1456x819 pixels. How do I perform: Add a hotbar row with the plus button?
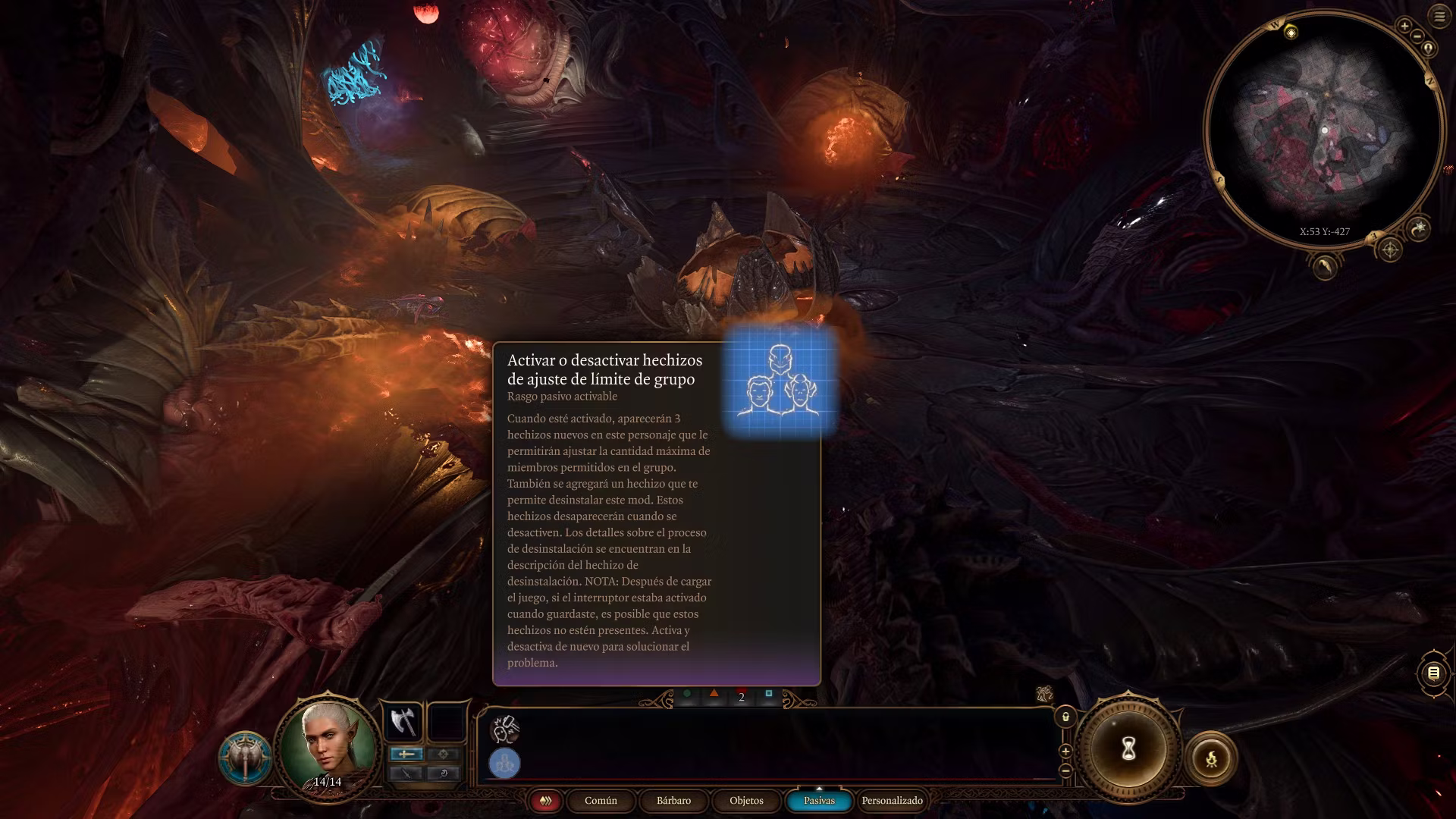pos(1065,752)
